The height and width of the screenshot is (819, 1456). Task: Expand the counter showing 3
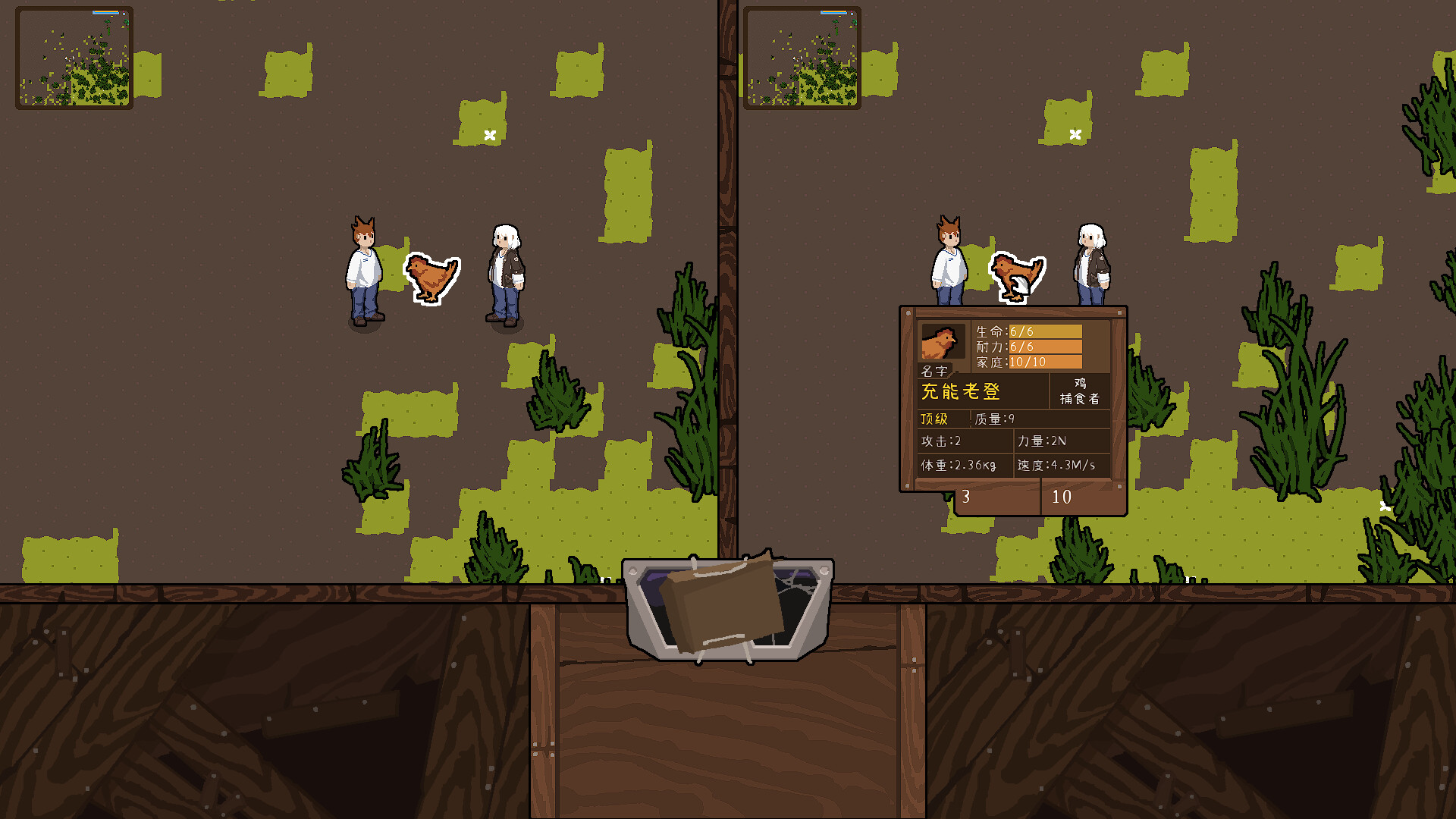[965, 497]
